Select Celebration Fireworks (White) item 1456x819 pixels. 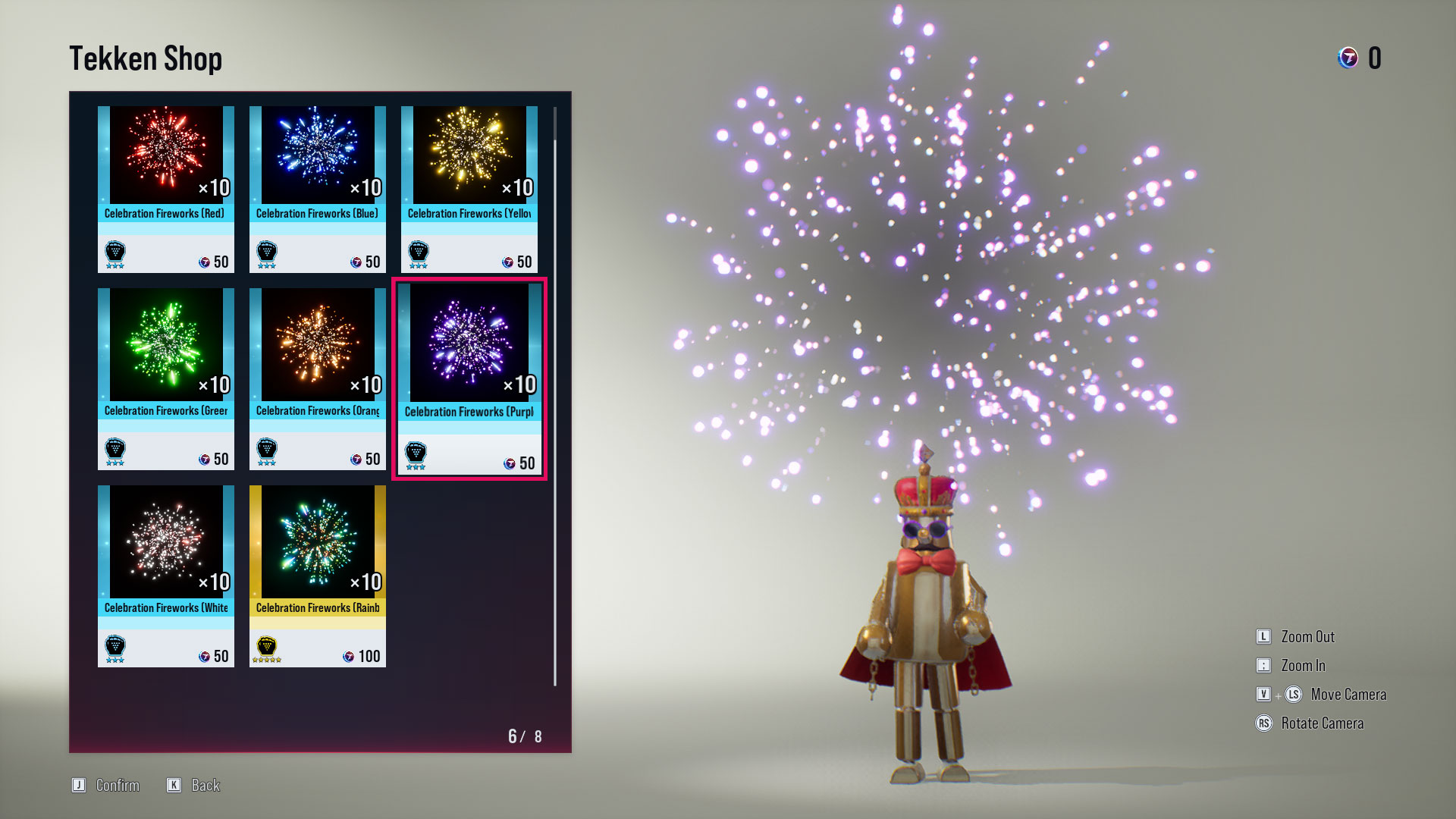pos(165,574)
